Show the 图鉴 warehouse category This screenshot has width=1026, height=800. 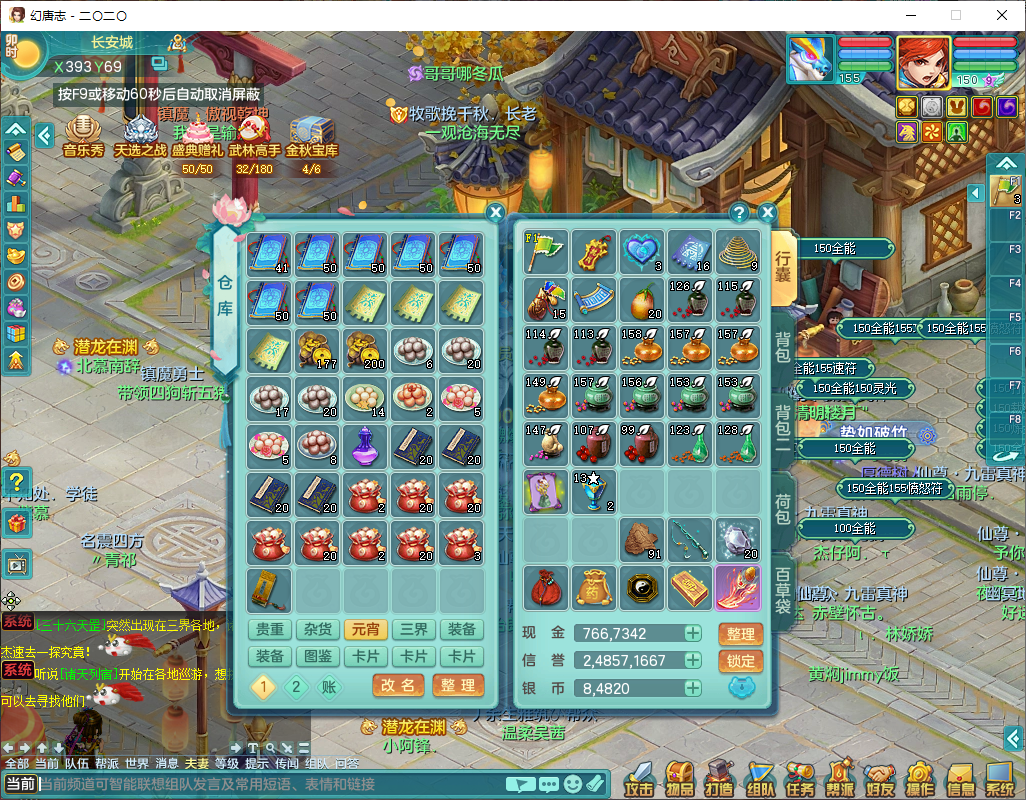click(x=318, y=657)
